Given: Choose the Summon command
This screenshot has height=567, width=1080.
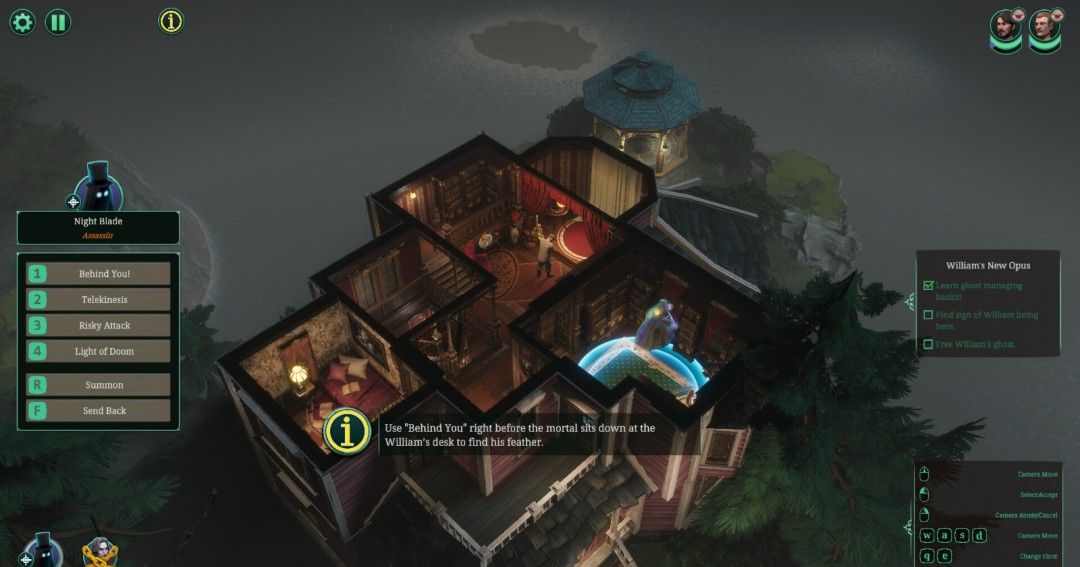Looking at the screenshot, I should click(98, 384).
